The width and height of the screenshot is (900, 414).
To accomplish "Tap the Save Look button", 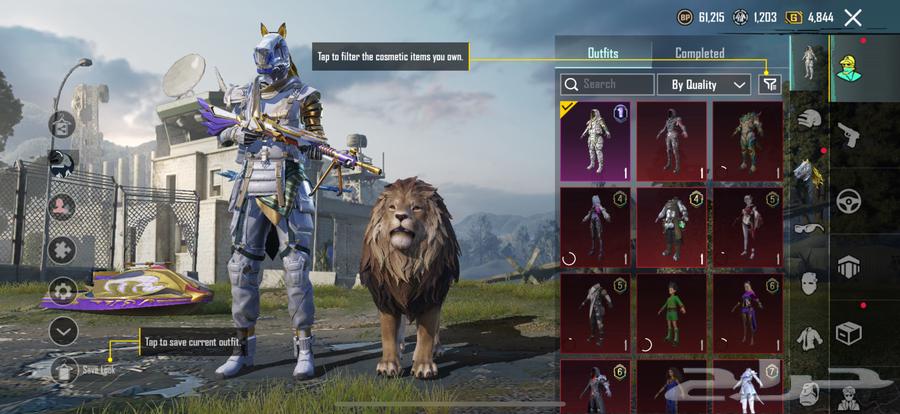I will click(x=65, y=369).
